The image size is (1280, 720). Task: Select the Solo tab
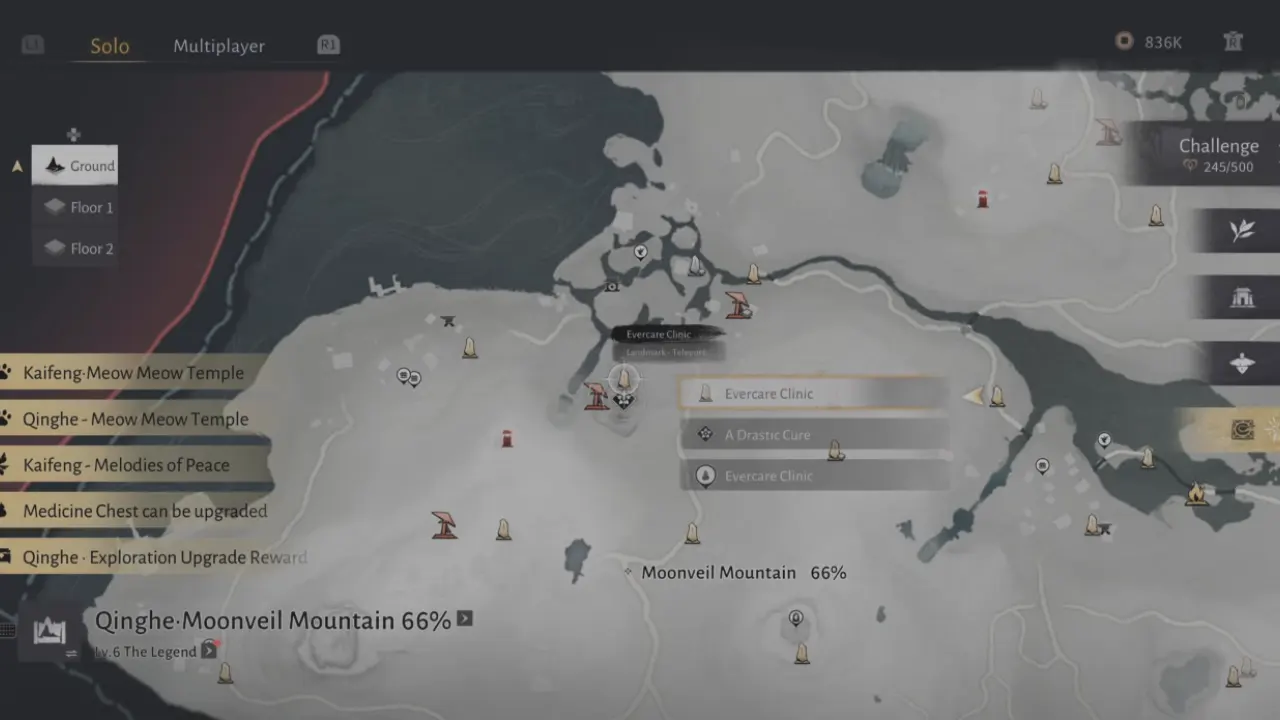(x=109, y=46)
